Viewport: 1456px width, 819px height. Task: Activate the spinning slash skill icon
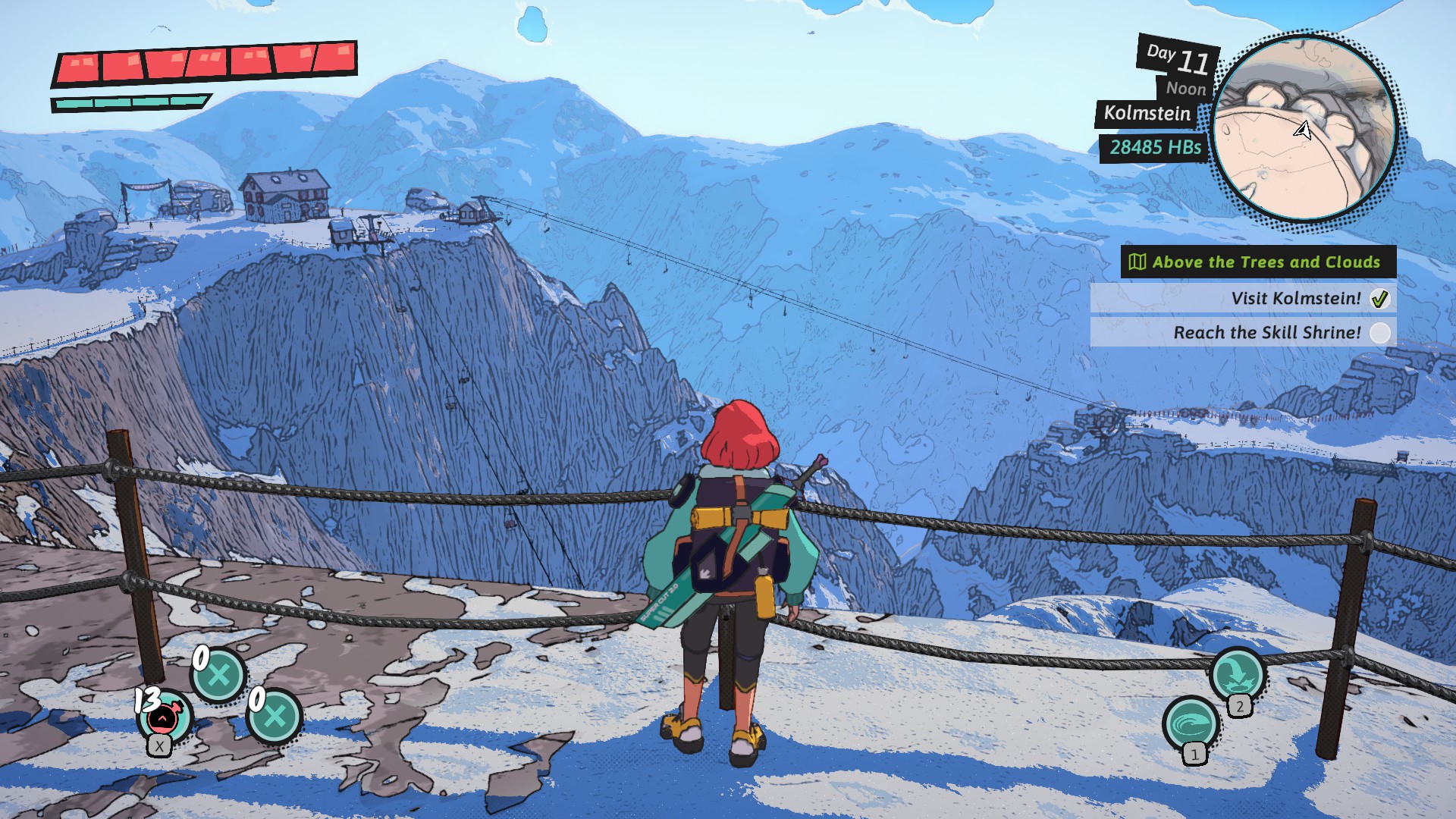click(x=1191, y=723)
